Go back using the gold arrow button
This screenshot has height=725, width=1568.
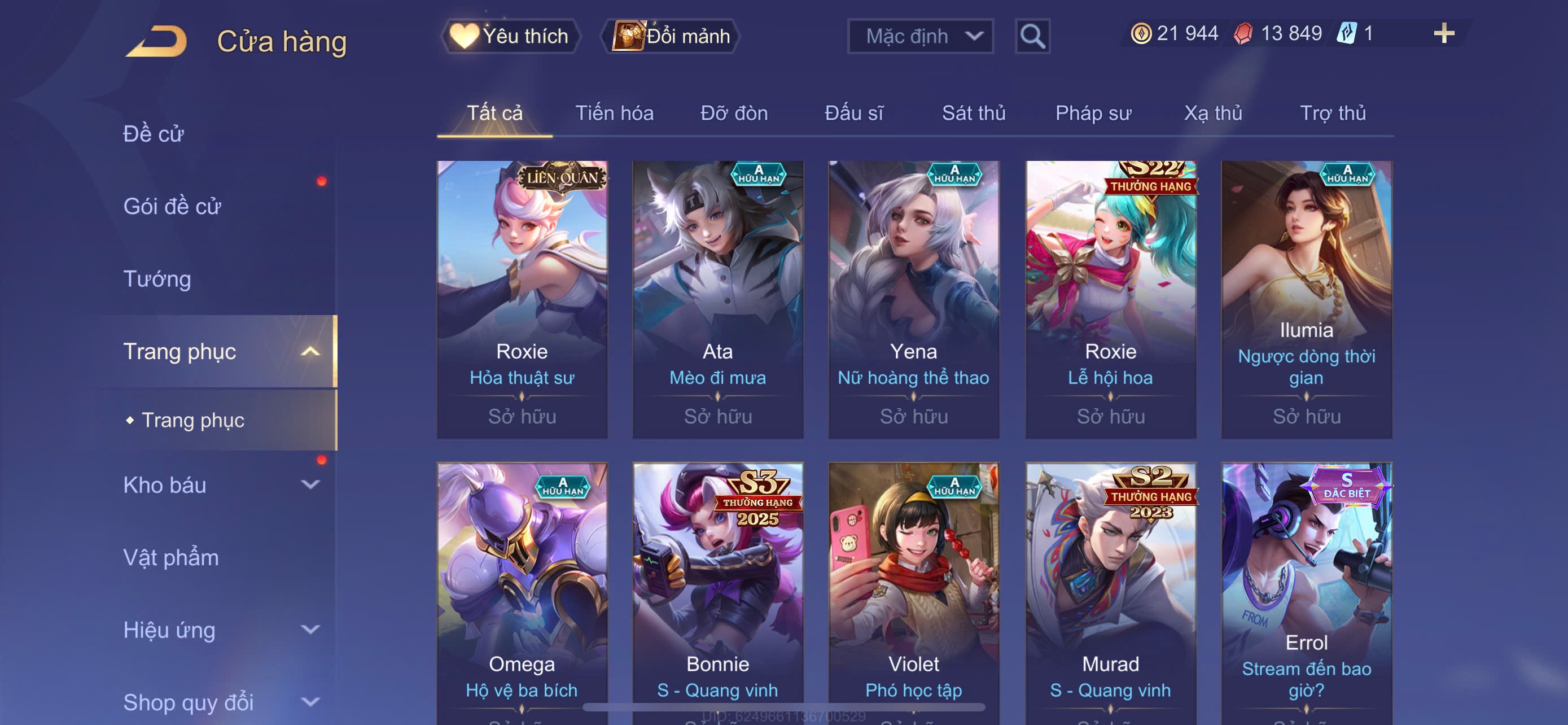point(156,41)
